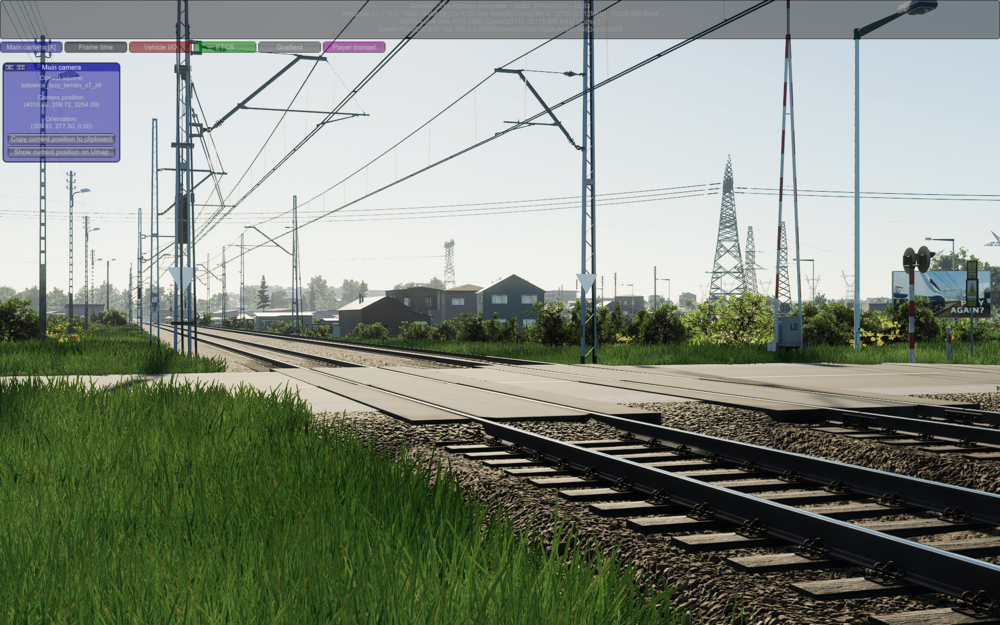Show current position on Umap
Screen dimensions: 1000x625
[61, 152]
